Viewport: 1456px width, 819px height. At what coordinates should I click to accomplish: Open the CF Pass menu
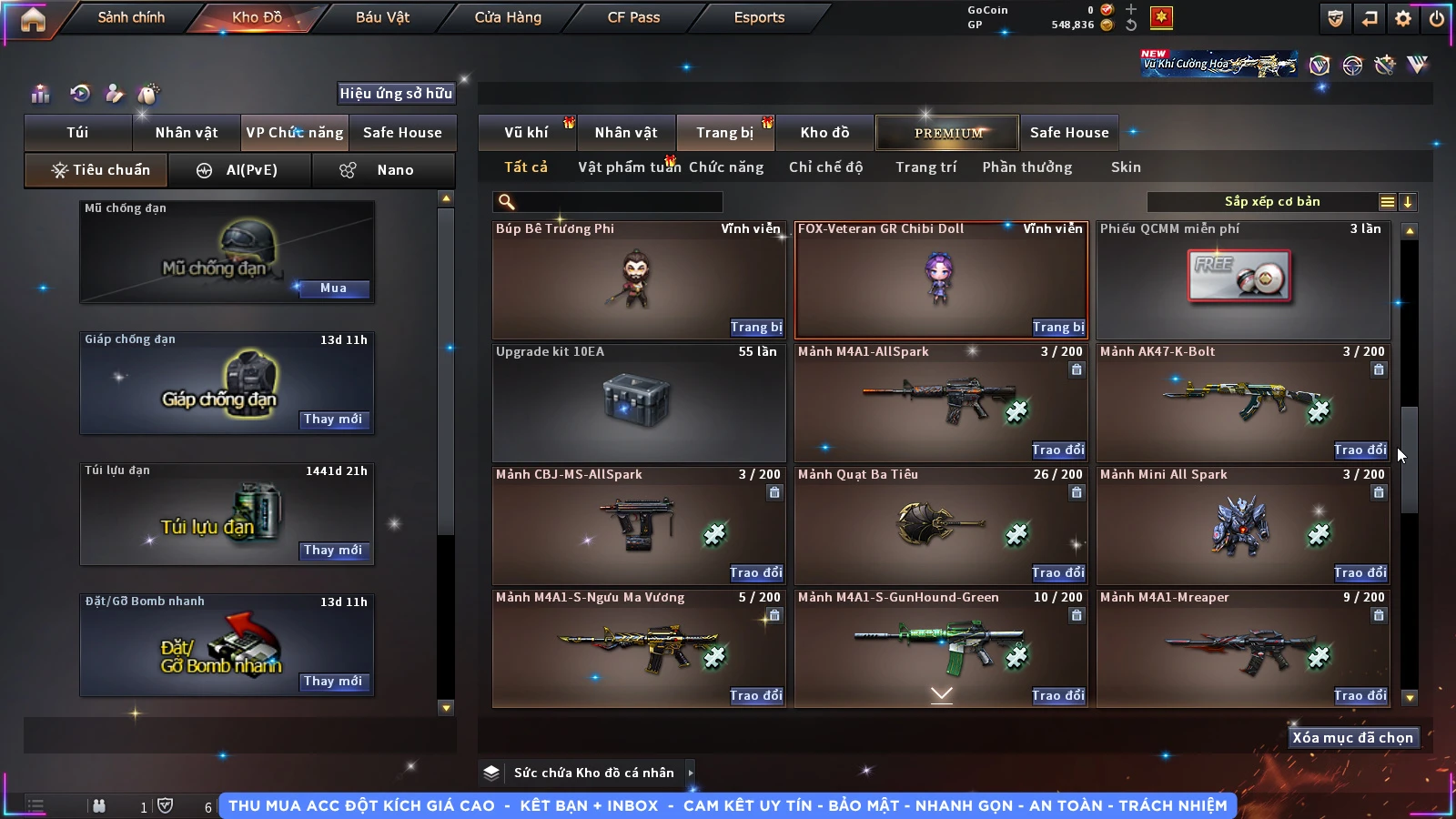tap(633, 17)
